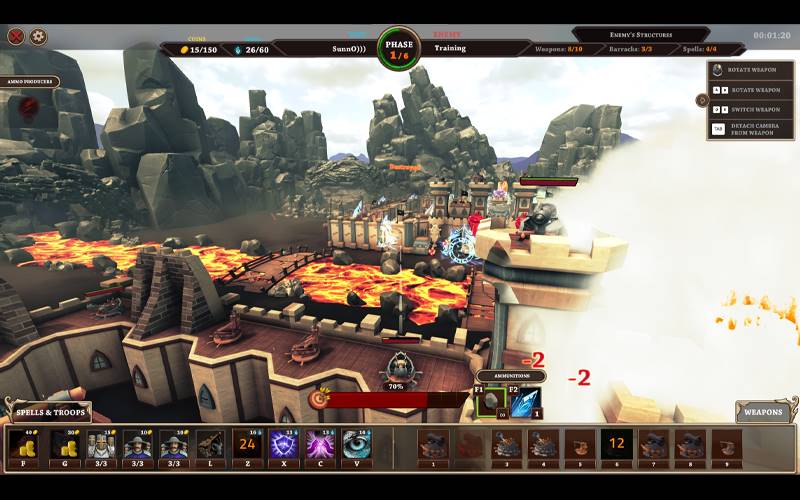Click the Spells & Troops tab
The height and width of the screenshot is (500, 800).
[x=47, y=411]
